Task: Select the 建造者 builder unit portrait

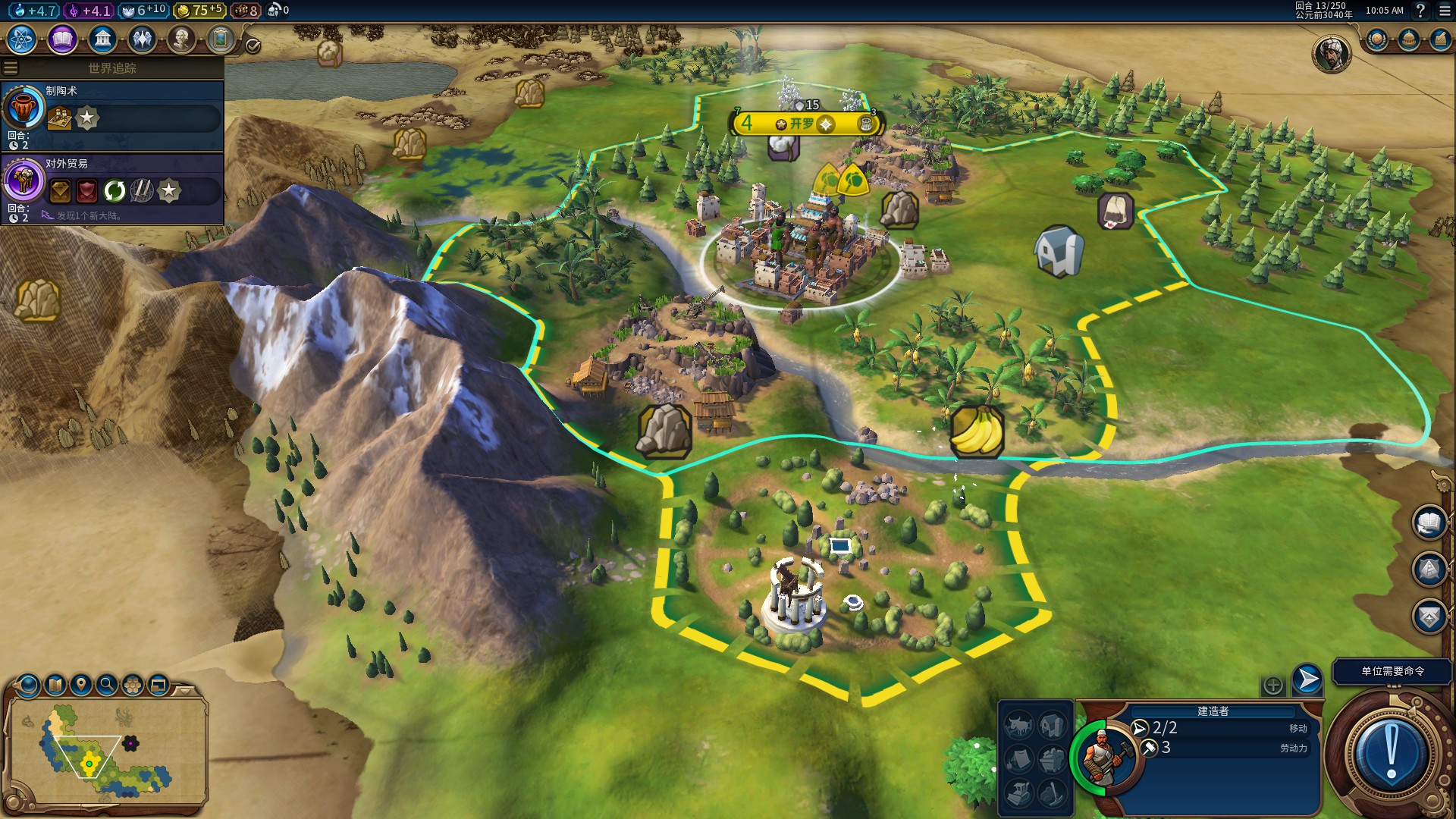Action: pyautogui.click(x=1103, y=757)
